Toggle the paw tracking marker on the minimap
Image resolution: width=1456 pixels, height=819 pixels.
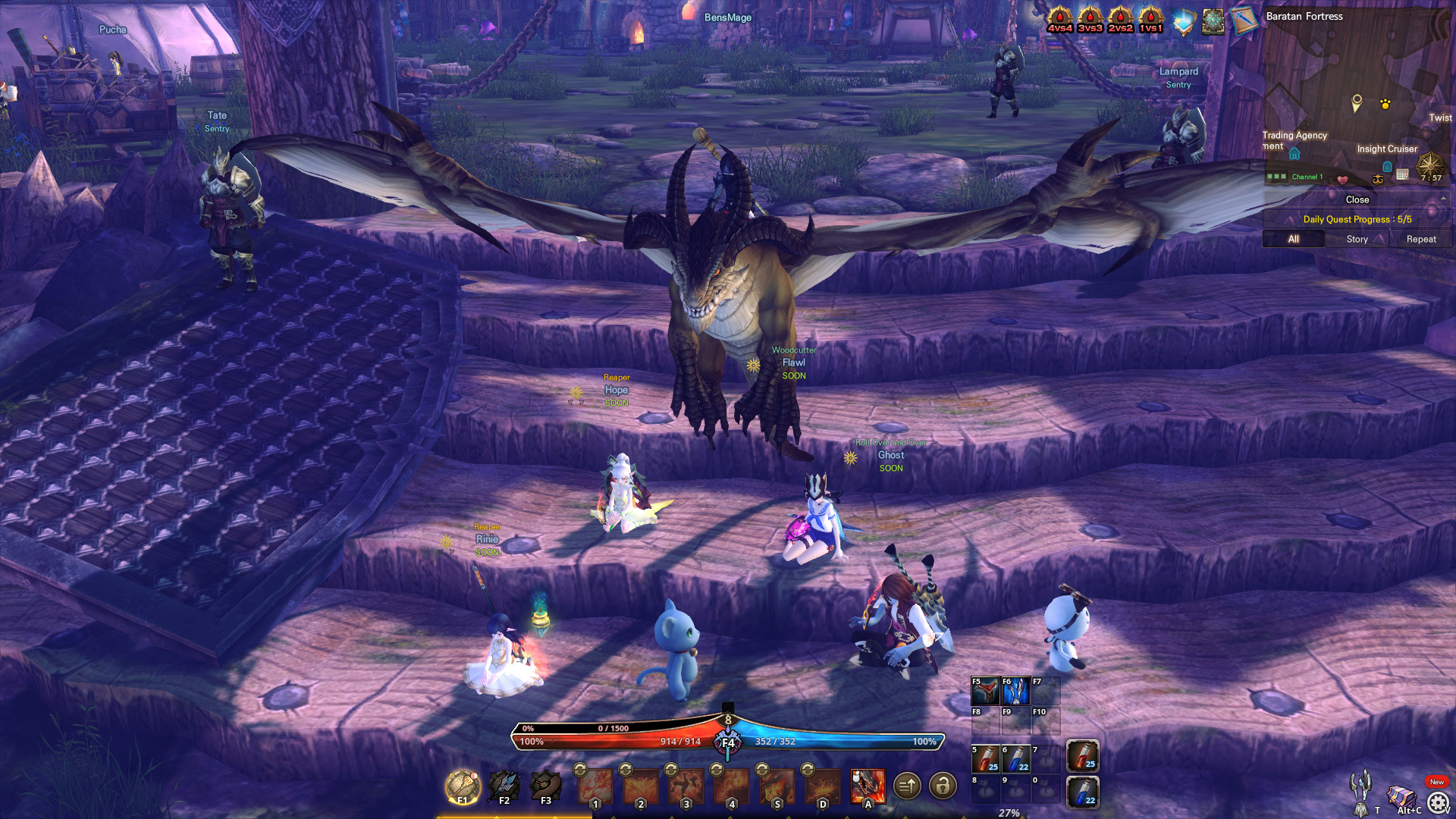pos(1385,105)
